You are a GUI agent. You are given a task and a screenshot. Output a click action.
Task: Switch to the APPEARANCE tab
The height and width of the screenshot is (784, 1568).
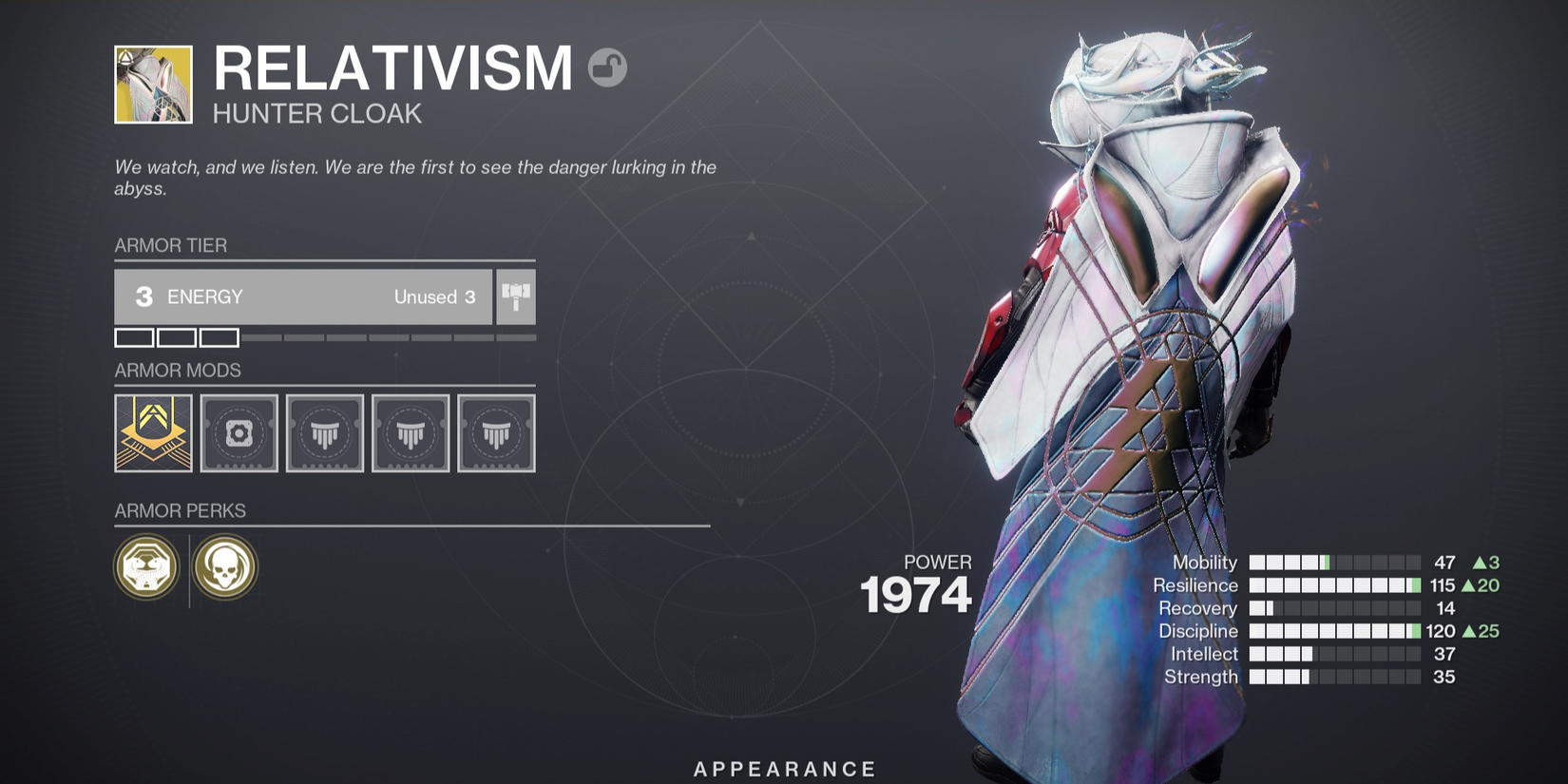point(783,768)
